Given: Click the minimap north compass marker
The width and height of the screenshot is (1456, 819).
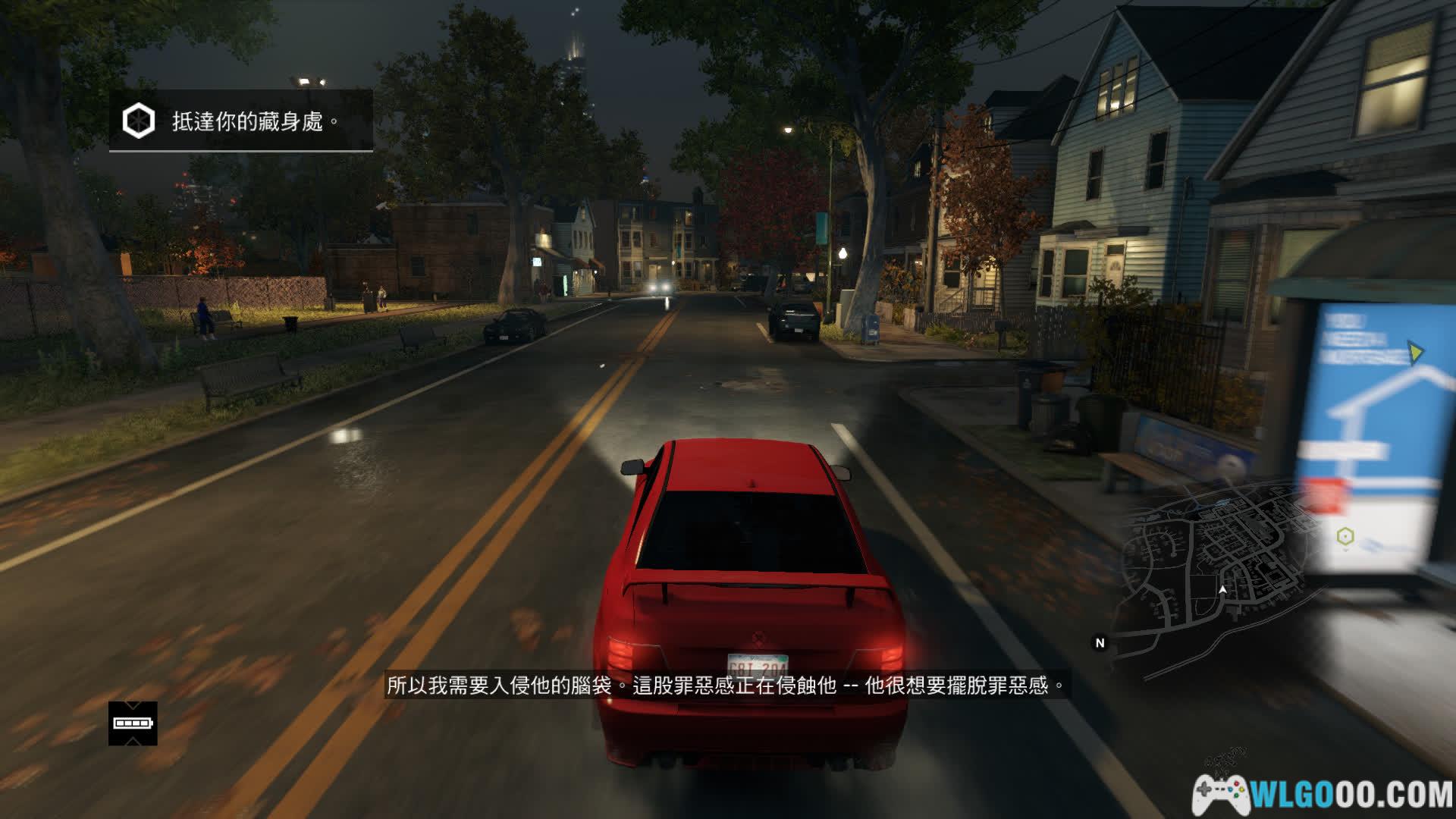Looking at the screenshot, I should (x=1100, y=643).
